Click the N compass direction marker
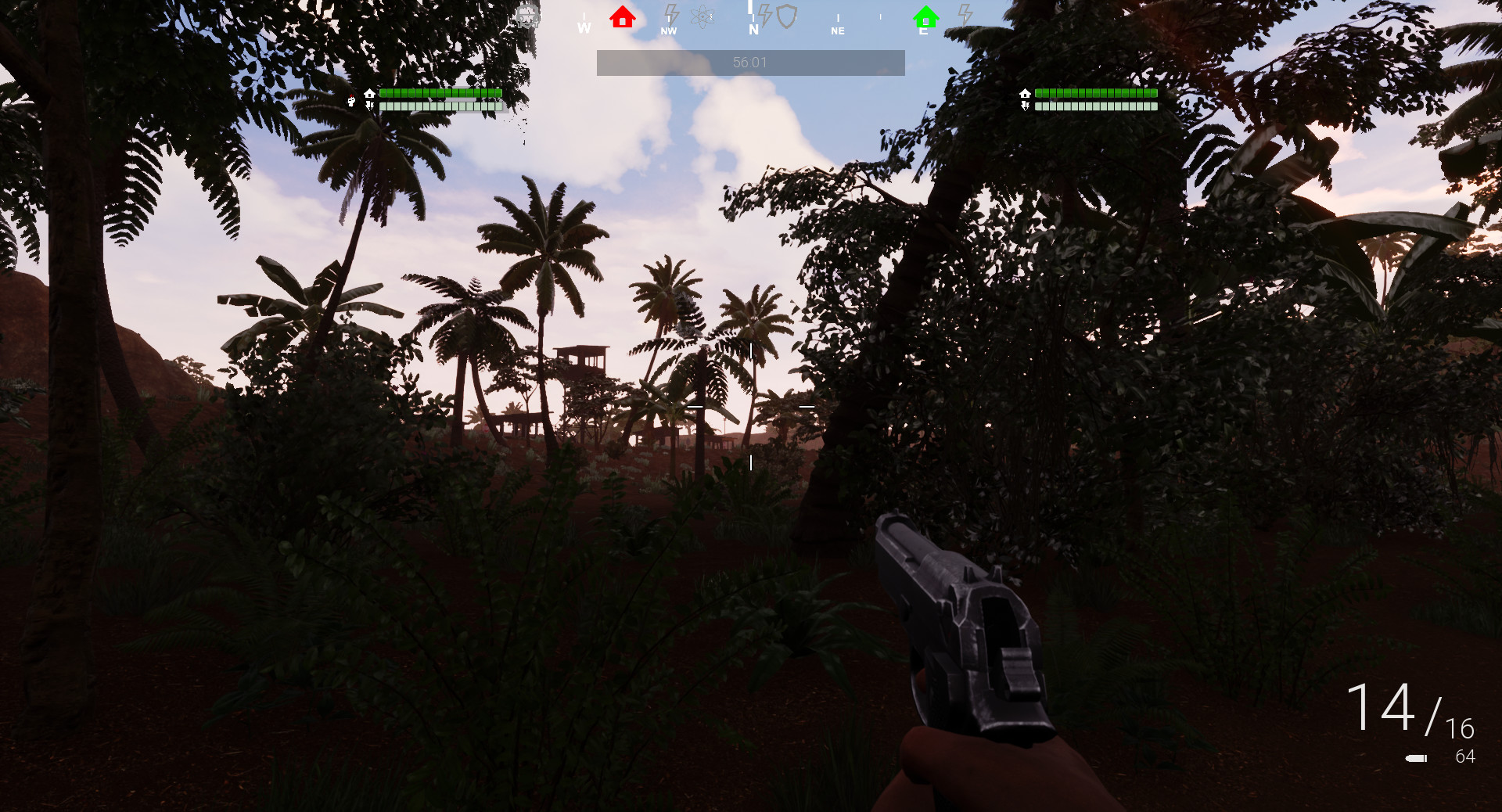The image size is (1502, 812). 753,29
